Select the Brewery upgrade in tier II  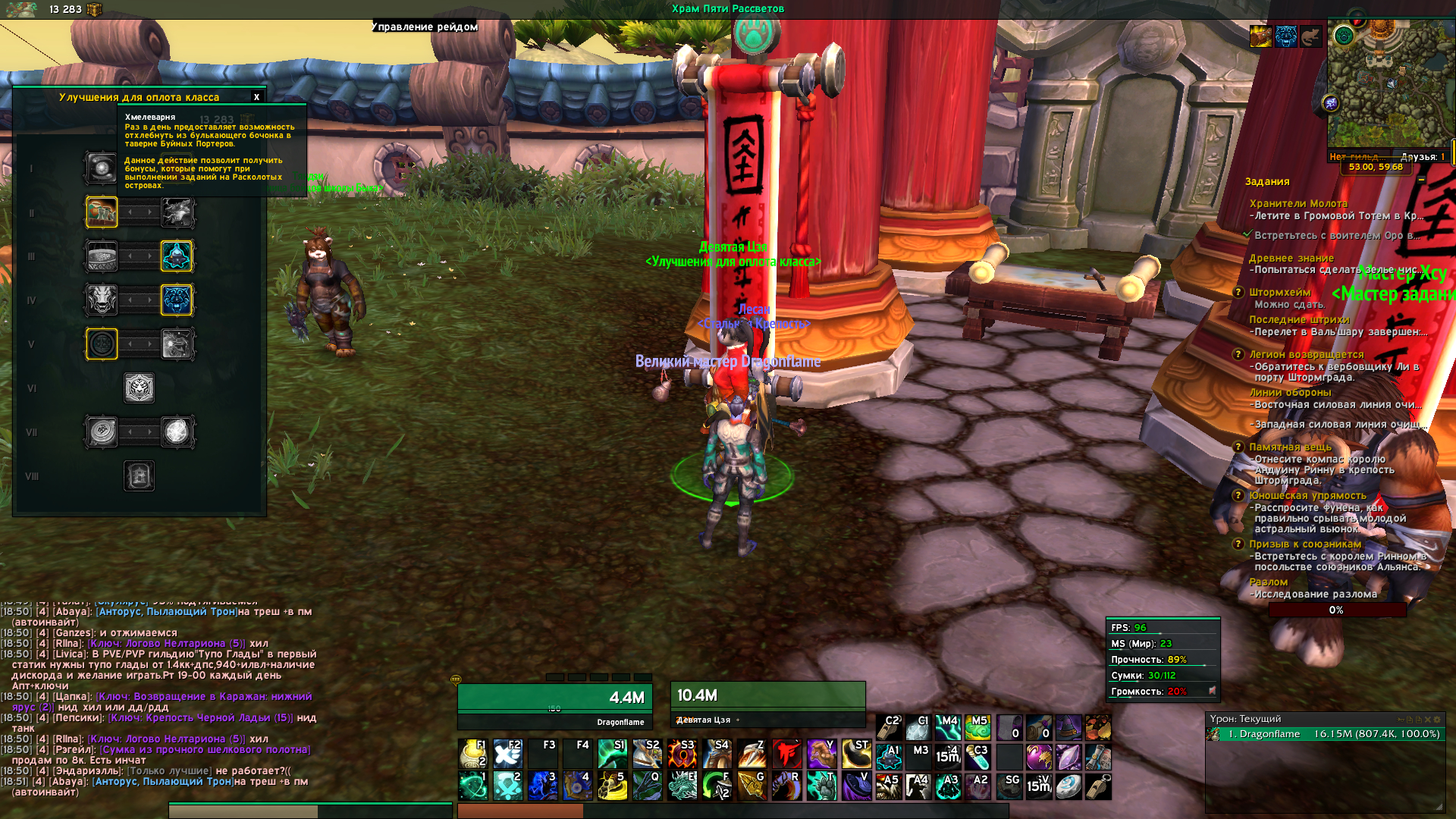click(102, 212)
